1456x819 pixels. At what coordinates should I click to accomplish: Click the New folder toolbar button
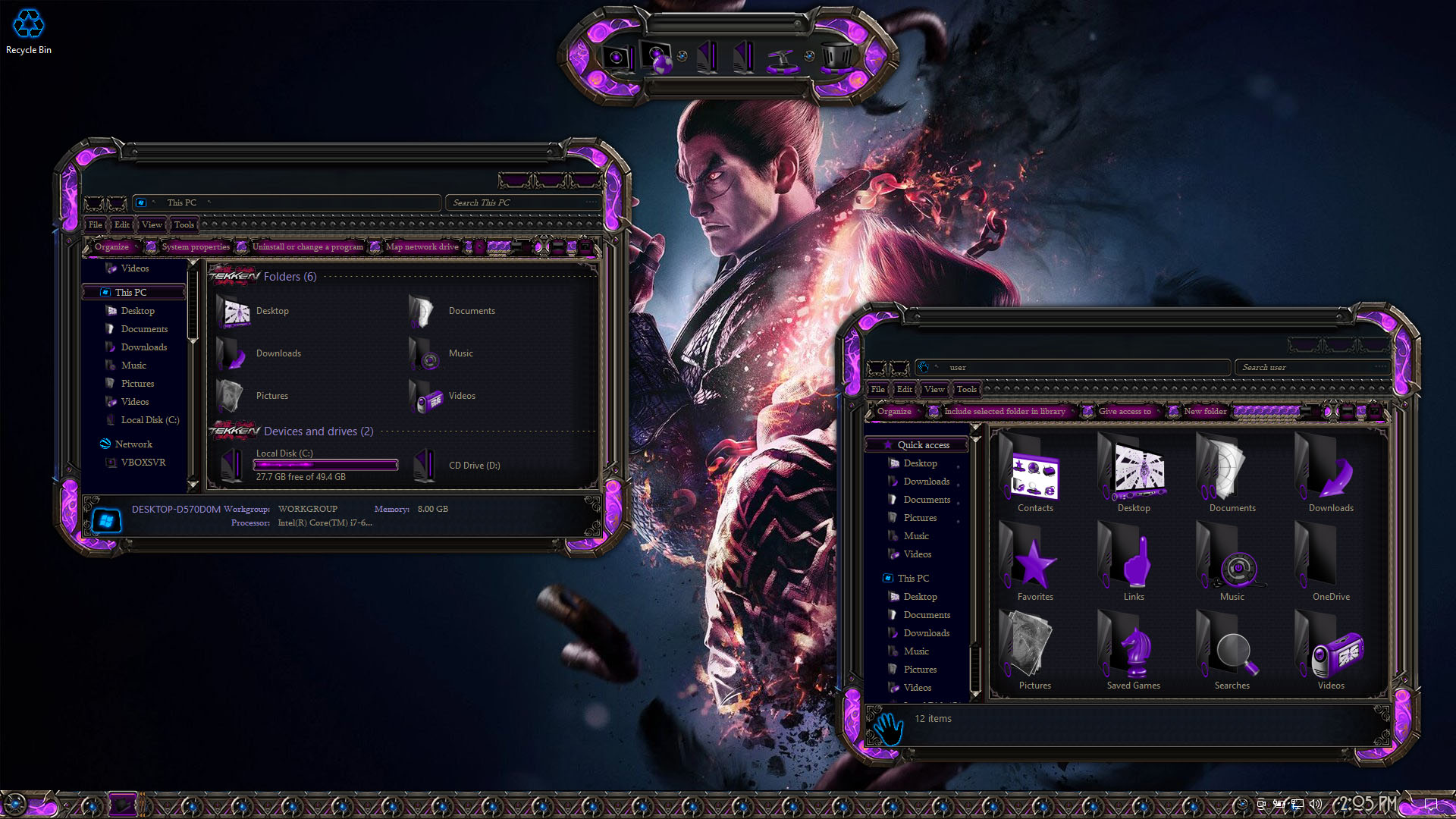click(x=1205, y=411)
